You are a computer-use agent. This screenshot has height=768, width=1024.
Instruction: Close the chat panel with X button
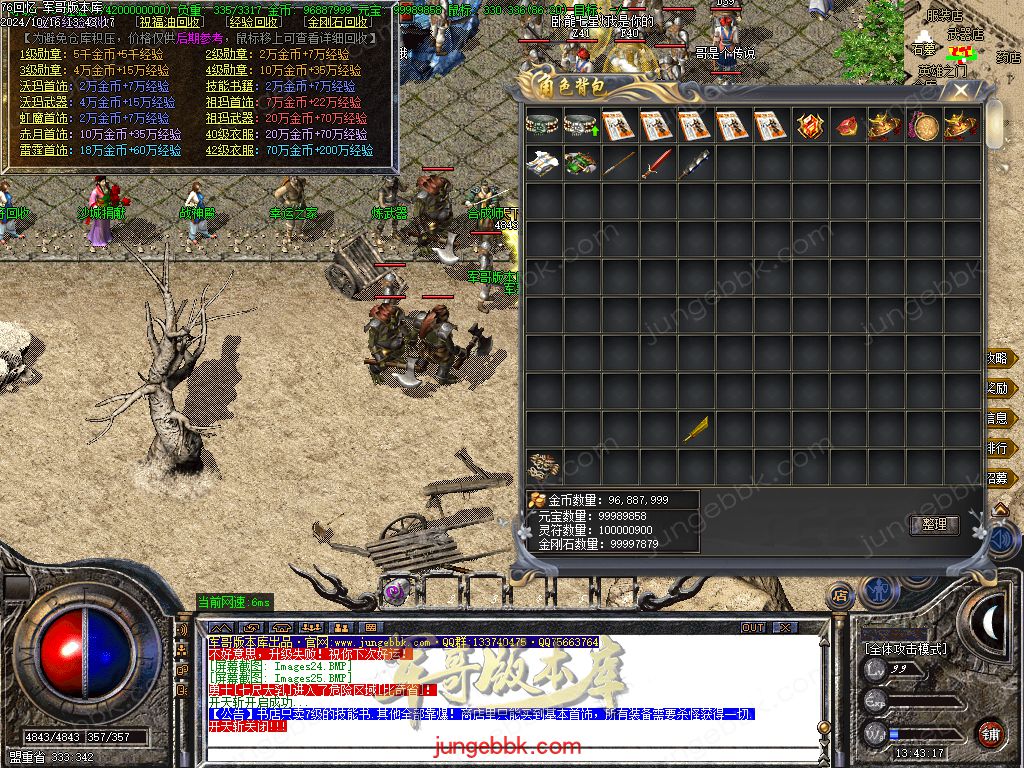785,628
